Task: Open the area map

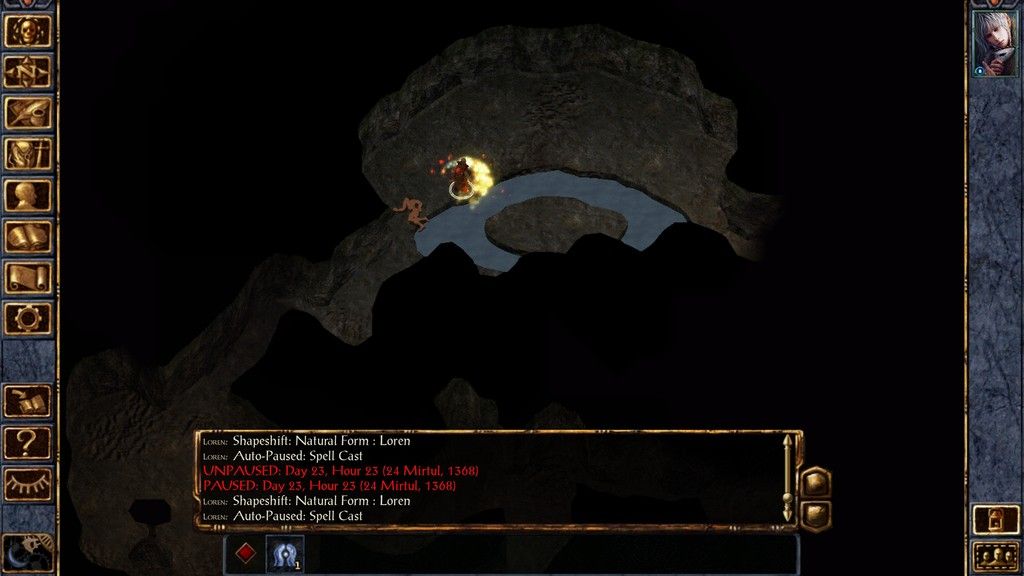Action: tap(28, 71)
